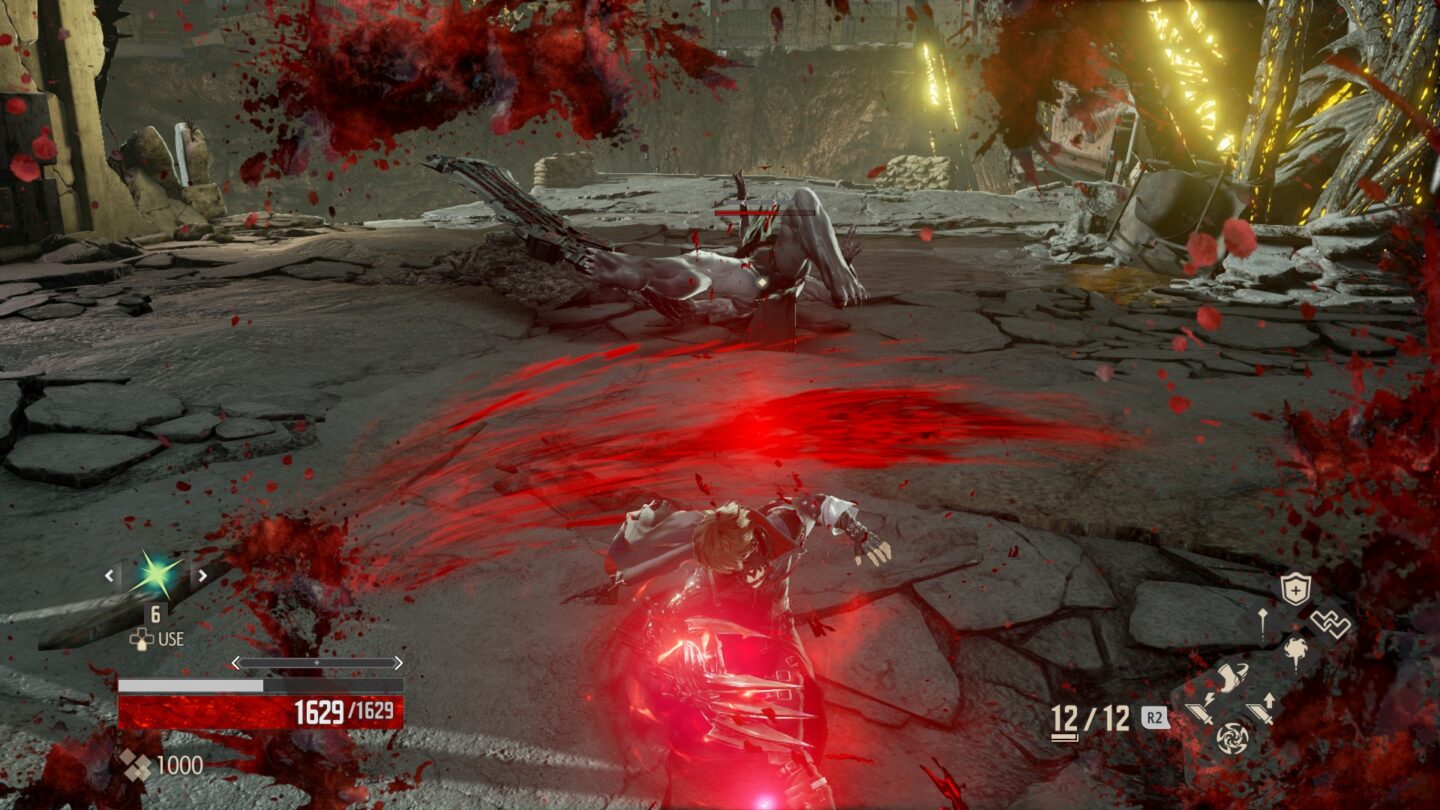
Task: Select the shield-plus defense gift icon
Action: [x=1295, y=587]
